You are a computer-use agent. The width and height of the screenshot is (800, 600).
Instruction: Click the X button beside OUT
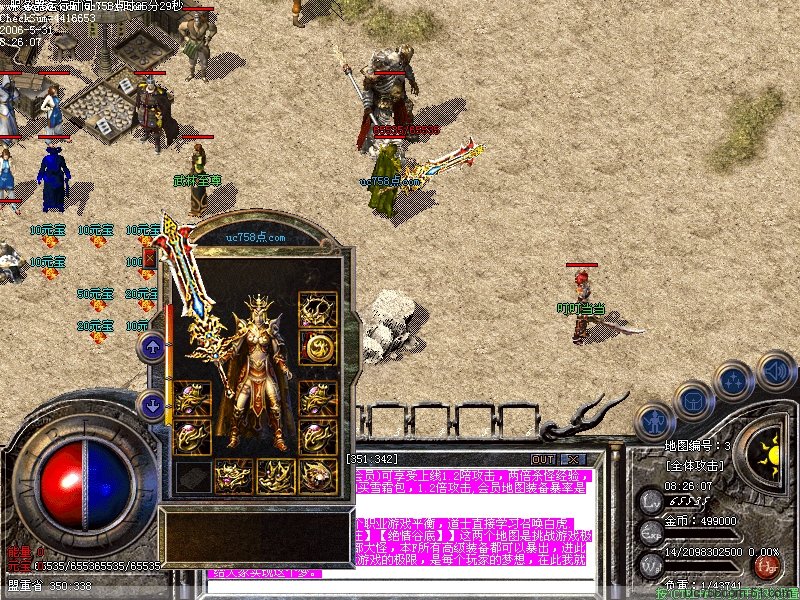tap(573, 459)
